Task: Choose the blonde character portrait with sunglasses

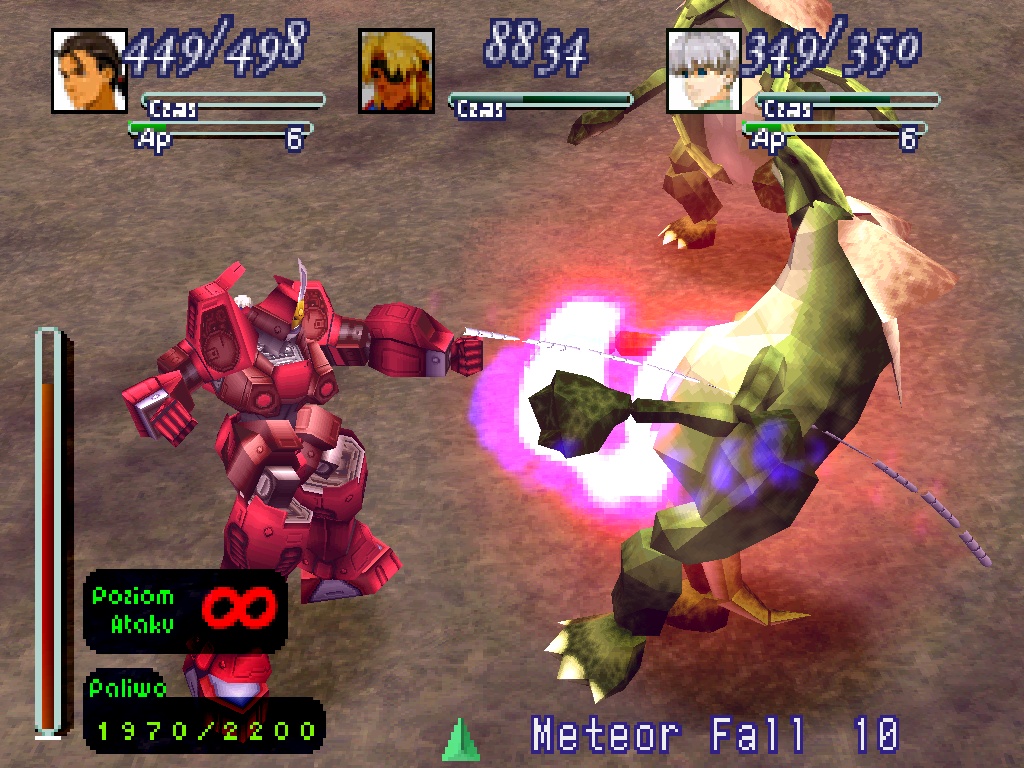Action: coord(396,71)
